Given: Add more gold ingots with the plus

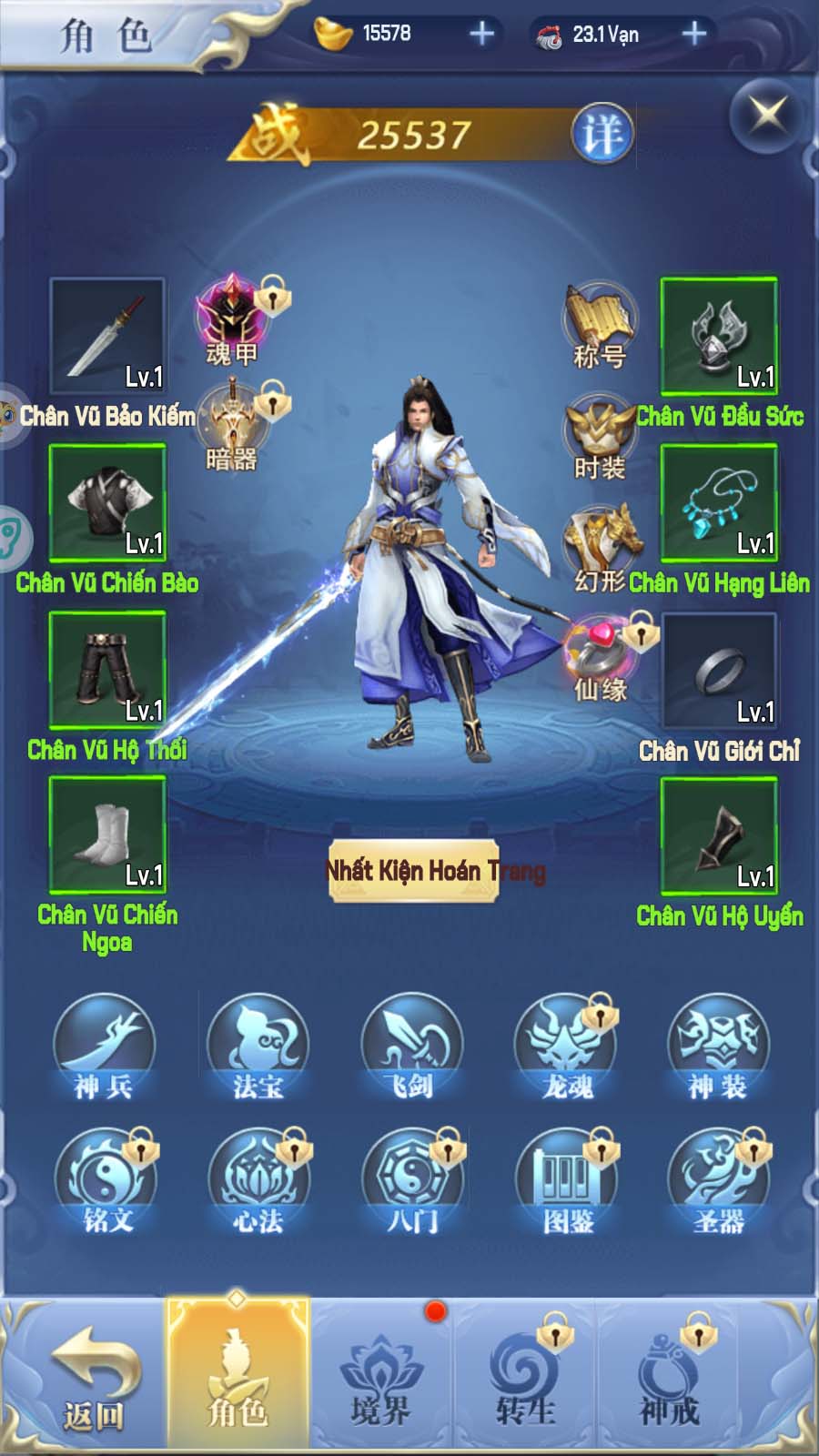Looking at the screenshot, I should tap(481, 35).
